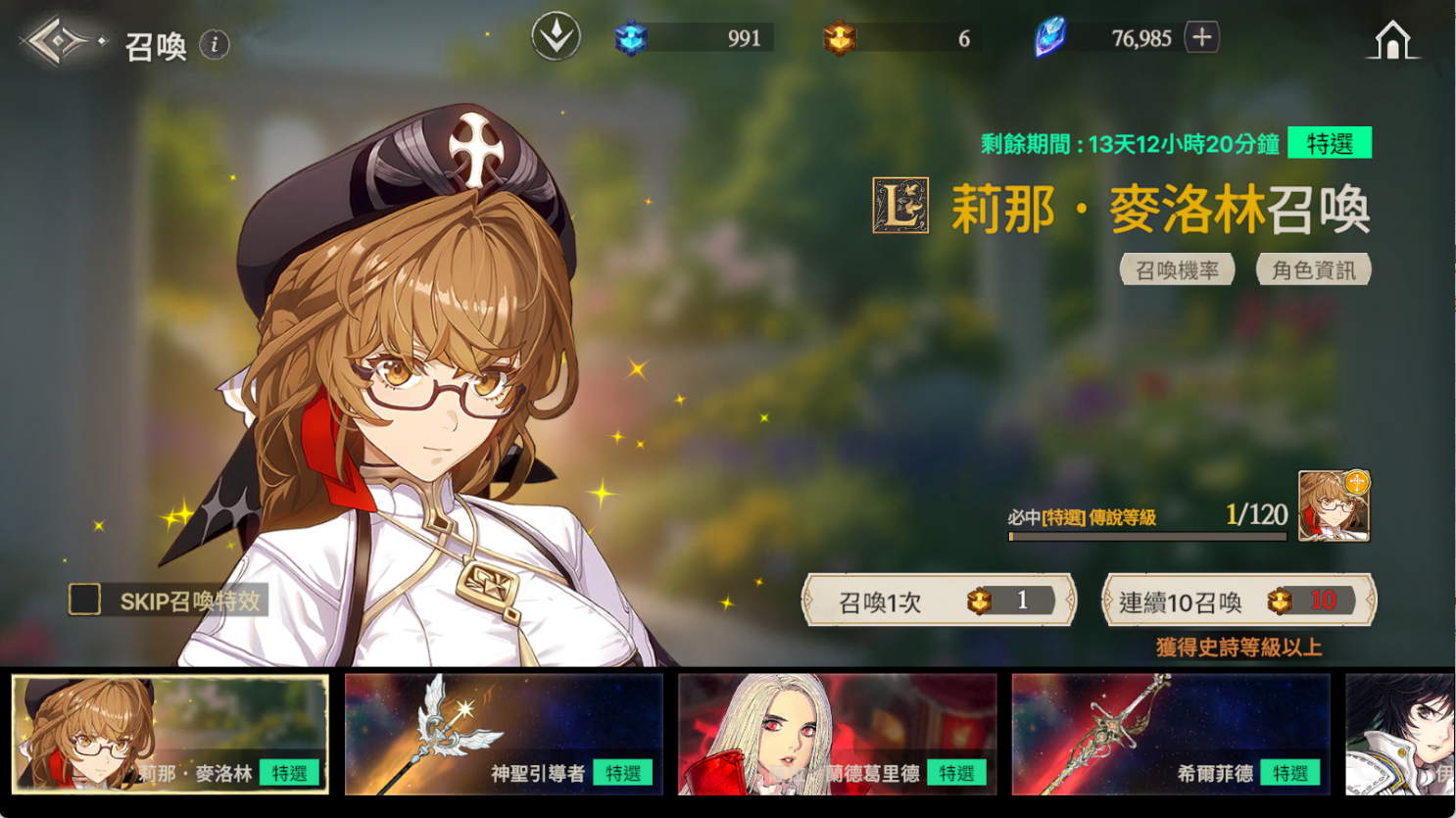Image resolution: width=1456 pixels, height=818 pixels.
Task: Tap the circular down-arrow icon
Action: (x=556, y=37)
